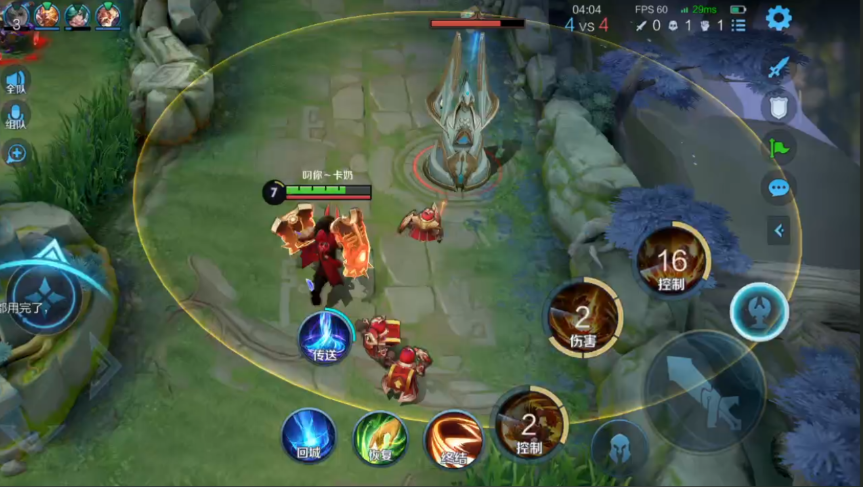Recall to base with 回城

coord(308,436)
